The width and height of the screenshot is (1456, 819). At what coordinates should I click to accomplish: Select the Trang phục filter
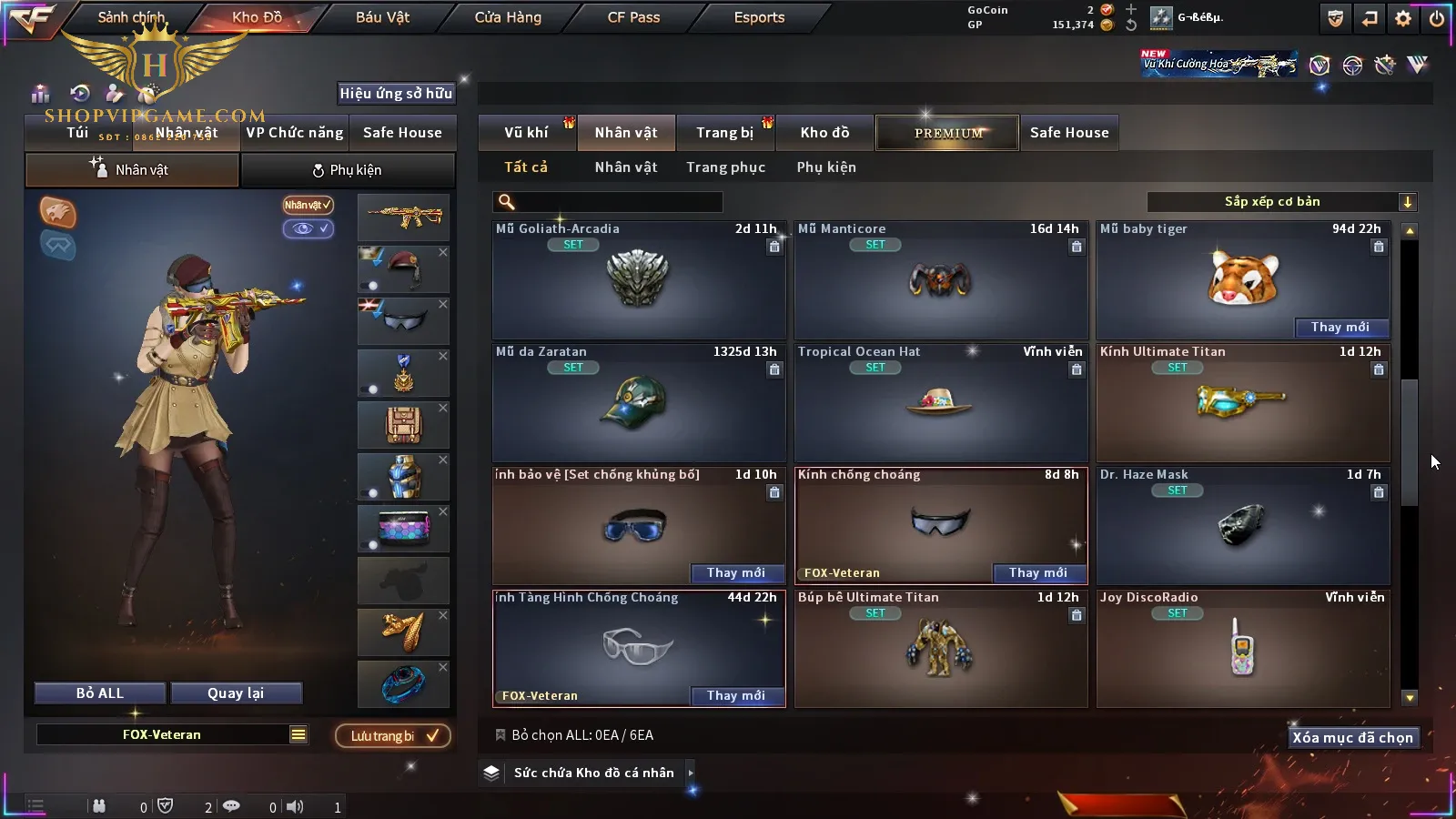(x=725, y=167)
